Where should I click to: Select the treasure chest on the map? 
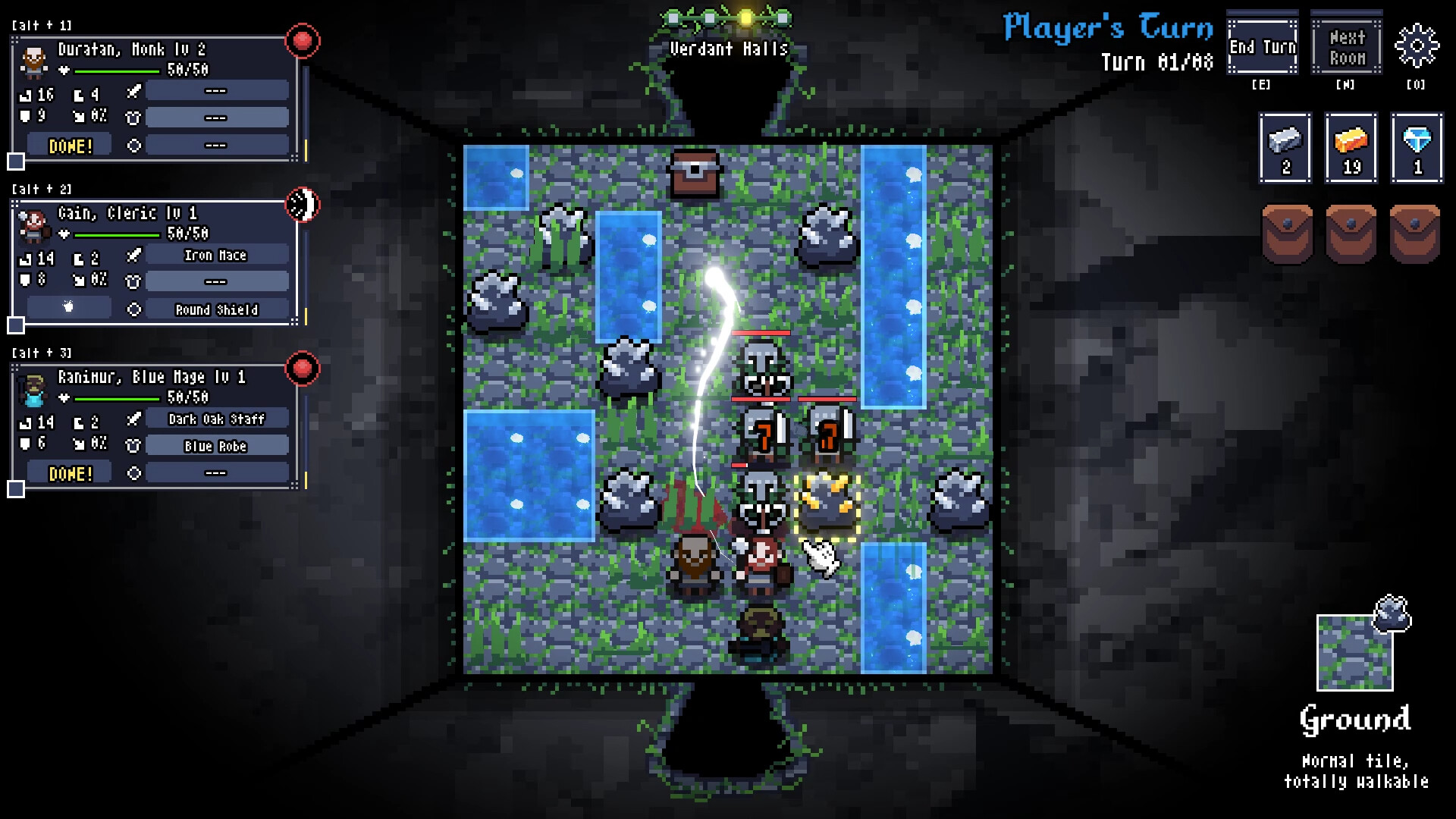(x=694, y=171)
